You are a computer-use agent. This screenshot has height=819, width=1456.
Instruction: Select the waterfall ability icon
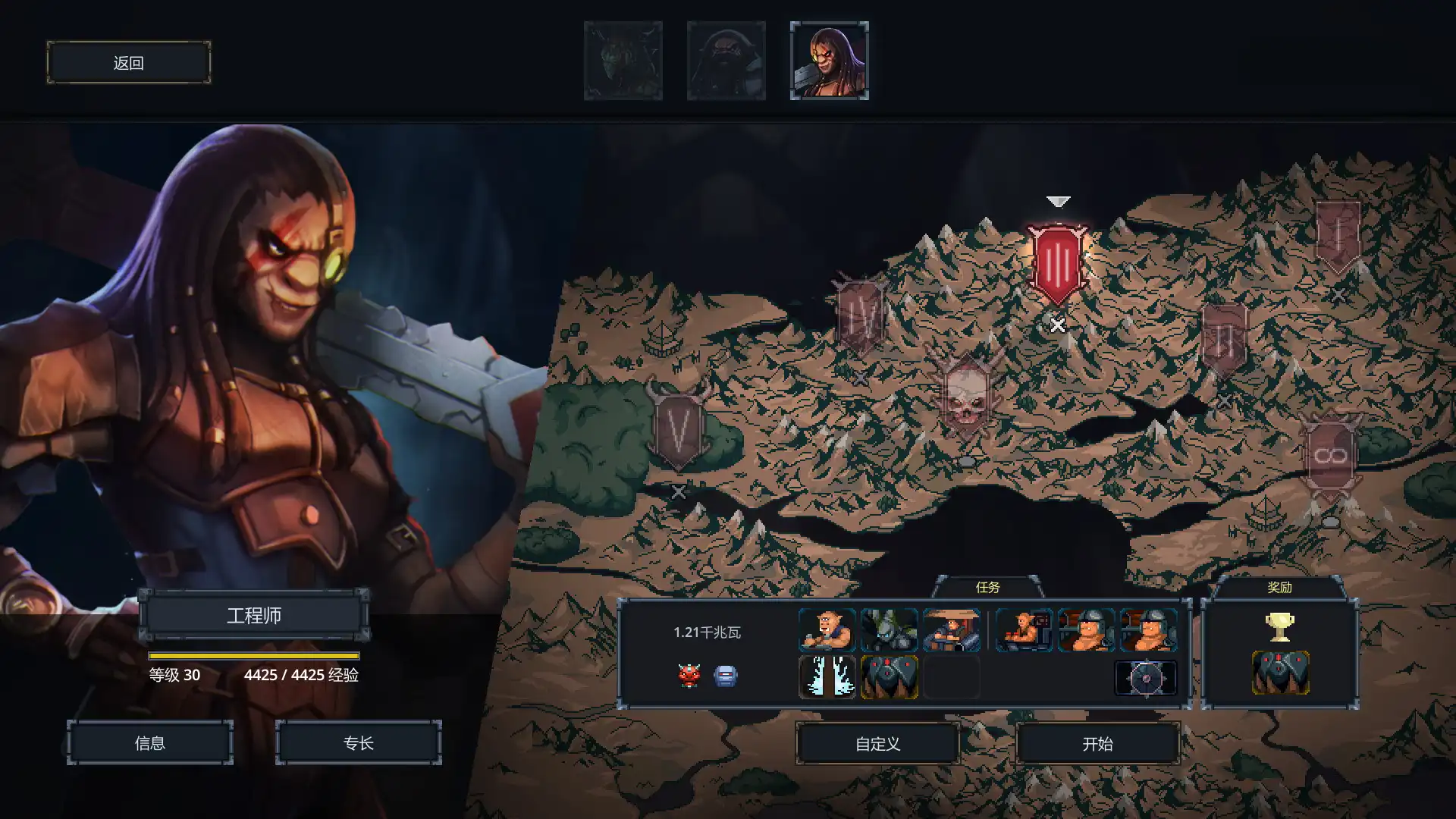827,677
